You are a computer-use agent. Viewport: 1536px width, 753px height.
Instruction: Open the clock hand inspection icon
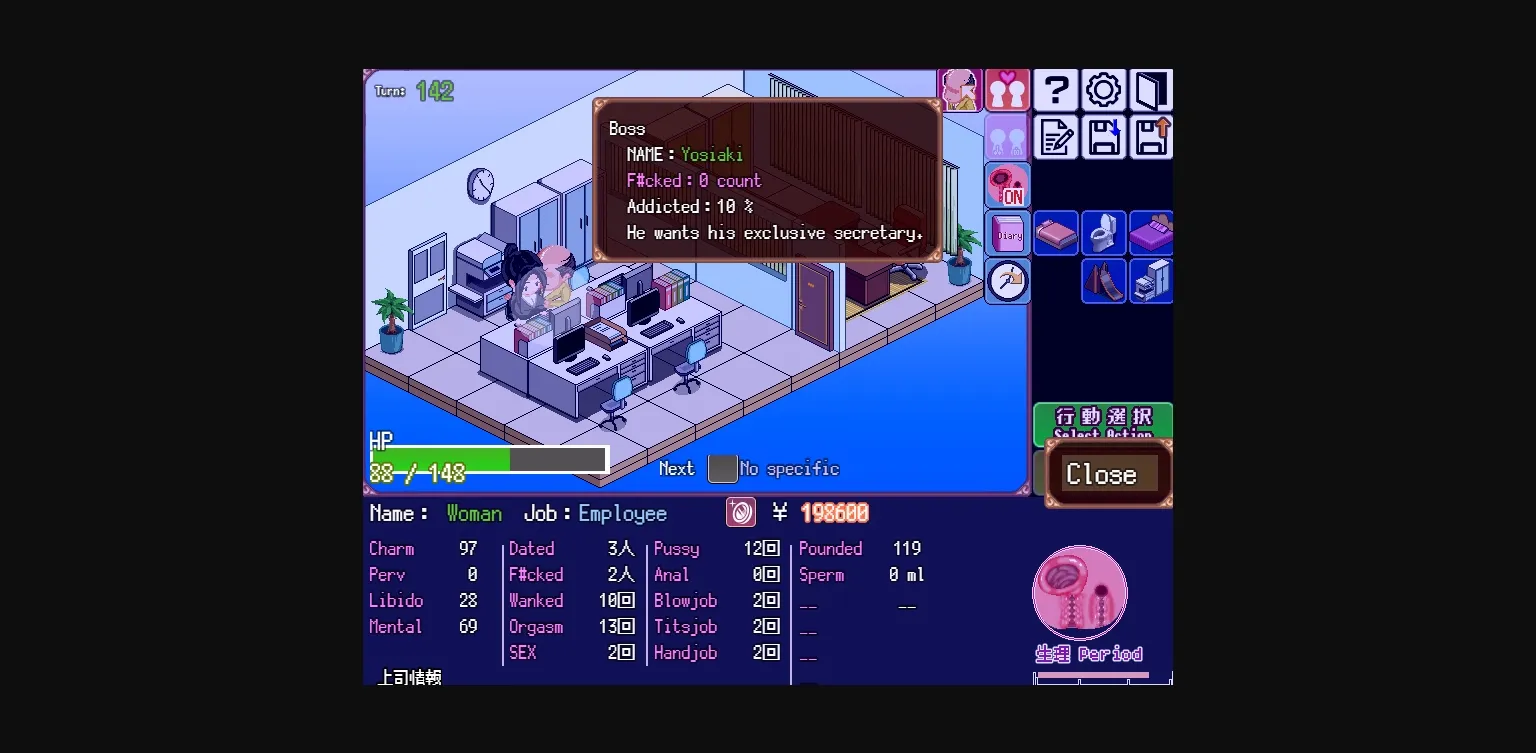pos(1007,281)
